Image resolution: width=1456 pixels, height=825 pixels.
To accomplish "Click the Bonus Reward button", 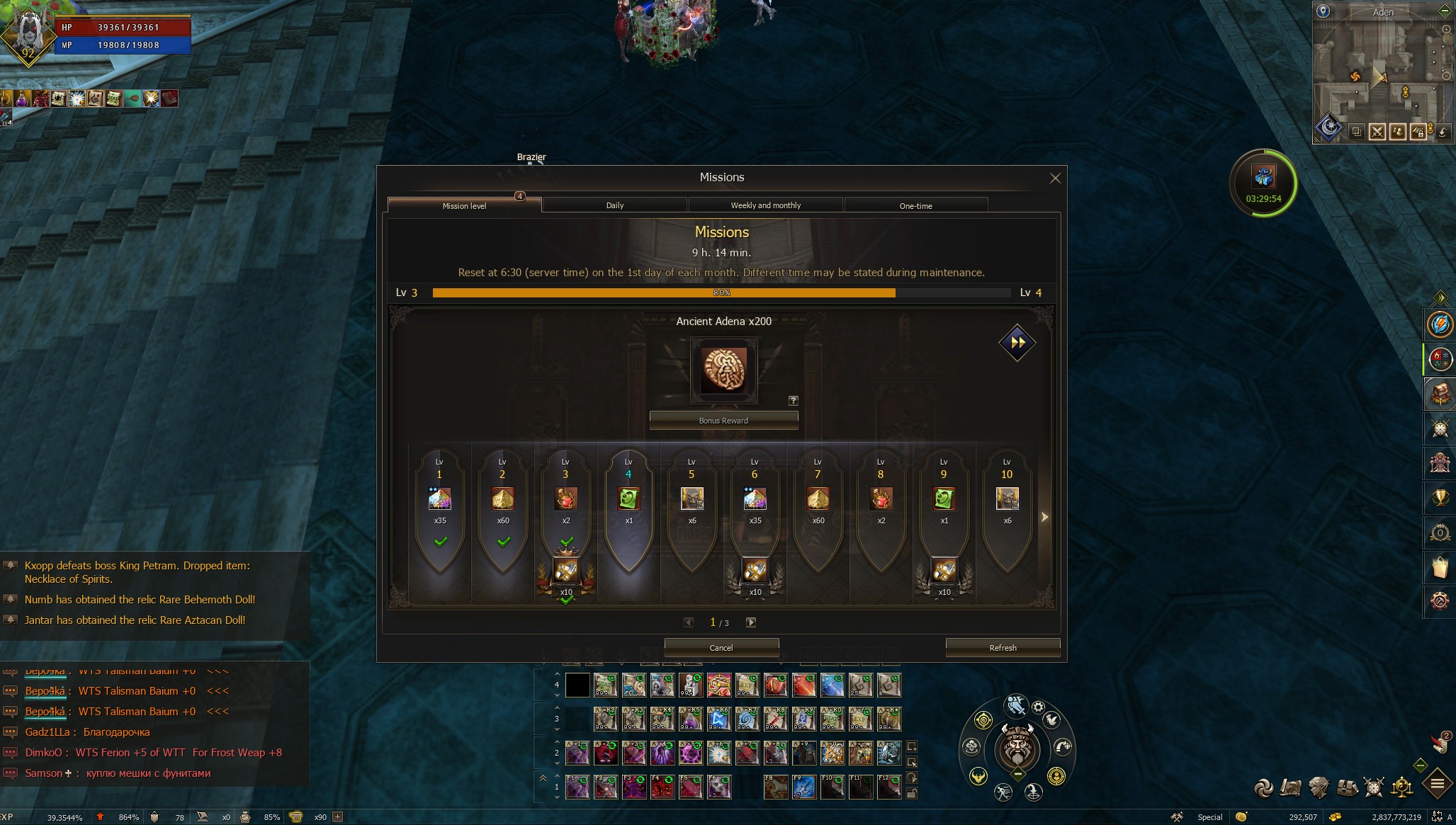I will point(723,421).
